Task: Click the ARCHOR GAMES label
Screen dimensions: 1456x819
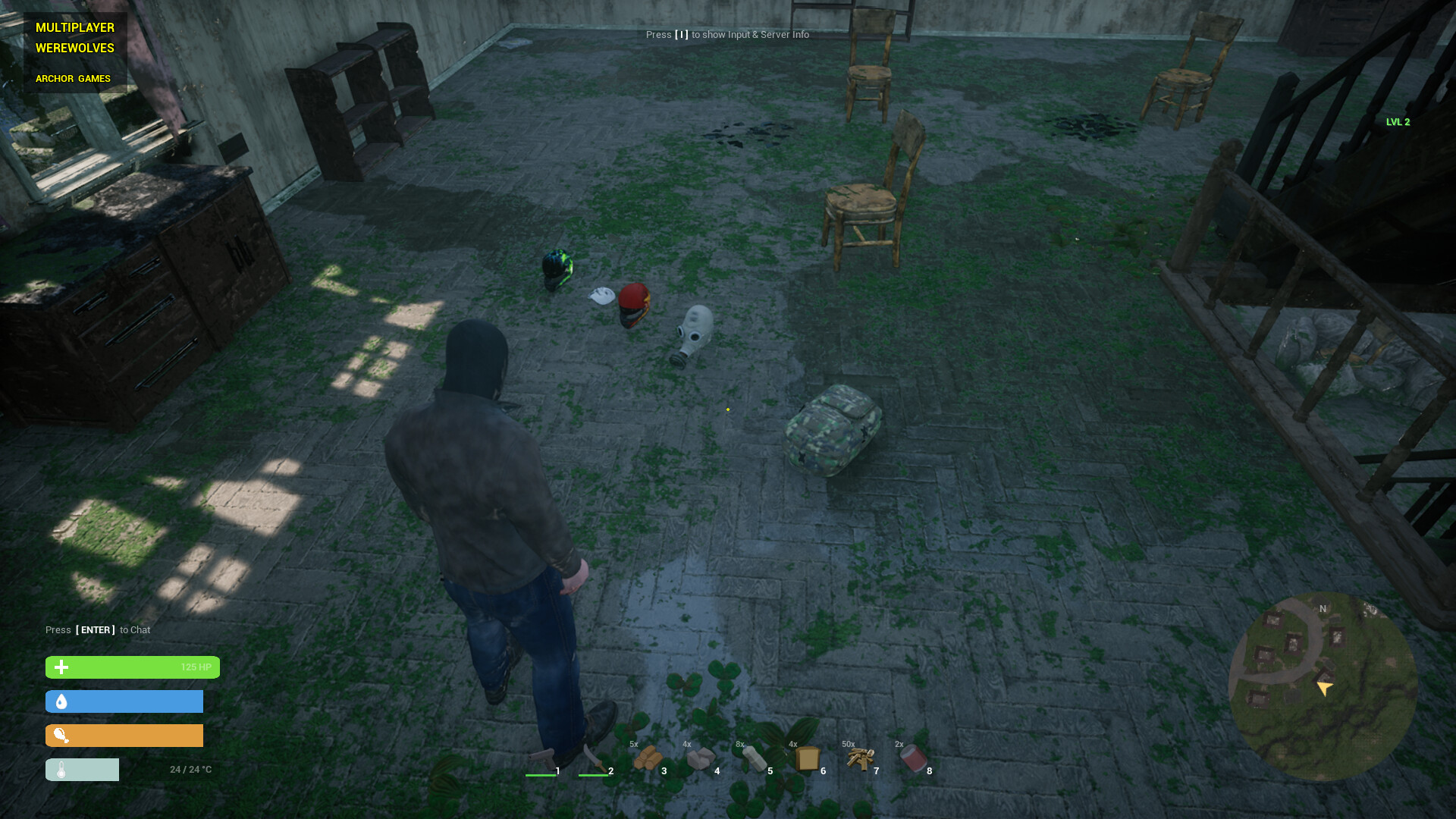Action: coord(73,78)
